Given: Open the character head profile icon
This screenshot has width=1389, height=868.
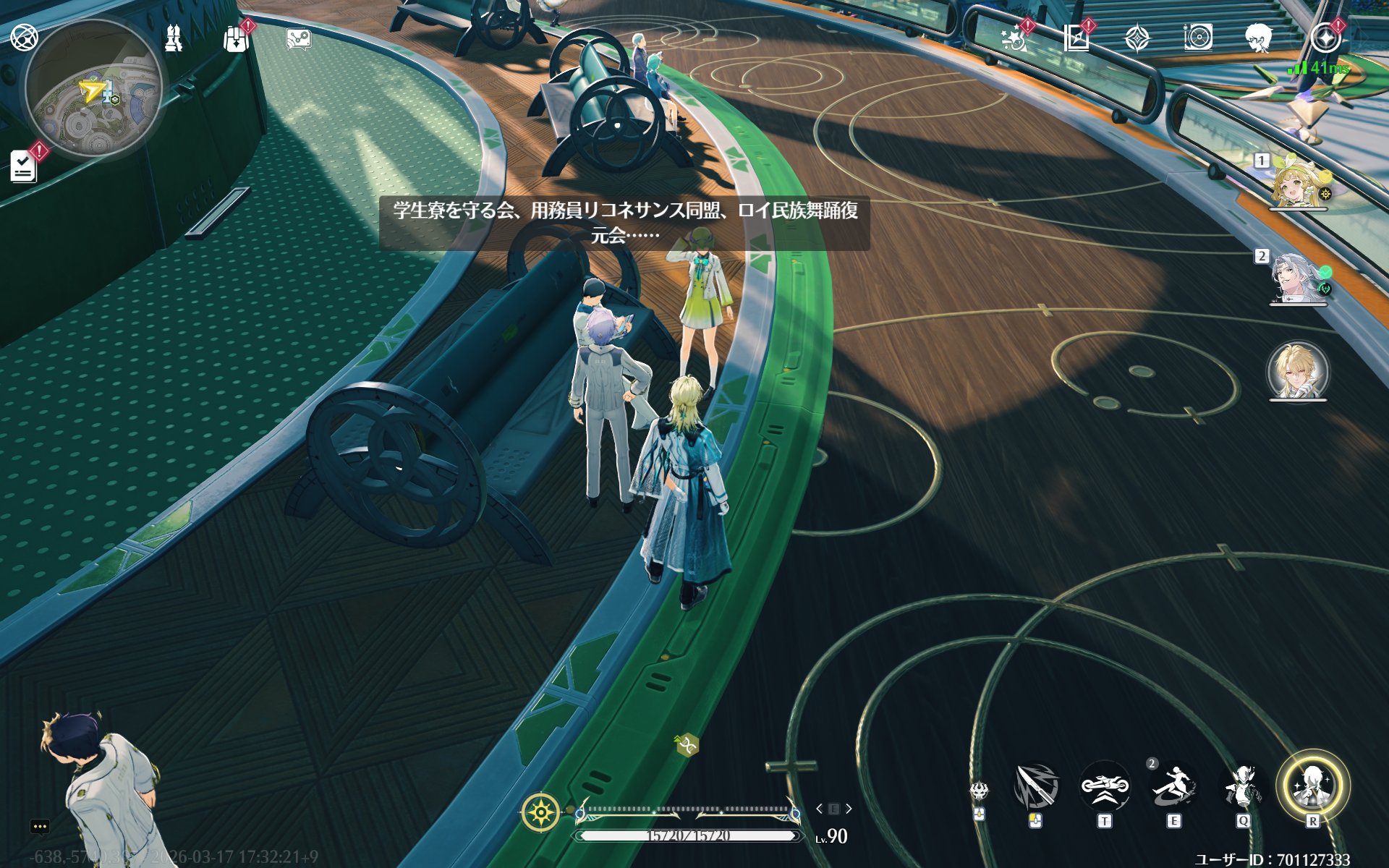Looking at the screenshot, I should 1259,38.
